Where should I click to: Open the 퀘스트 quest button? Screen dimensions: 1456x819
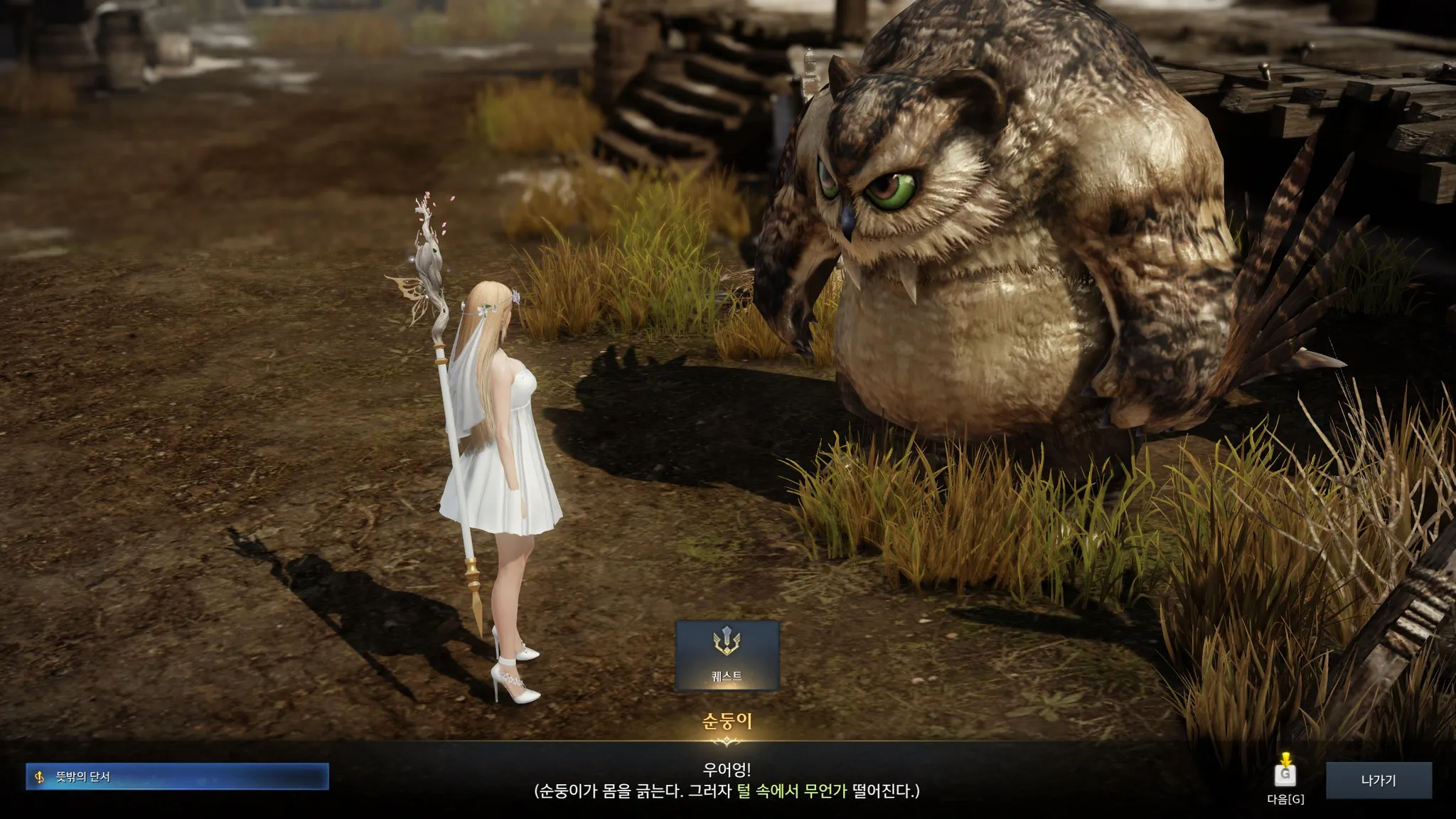(x=727, y=655)
